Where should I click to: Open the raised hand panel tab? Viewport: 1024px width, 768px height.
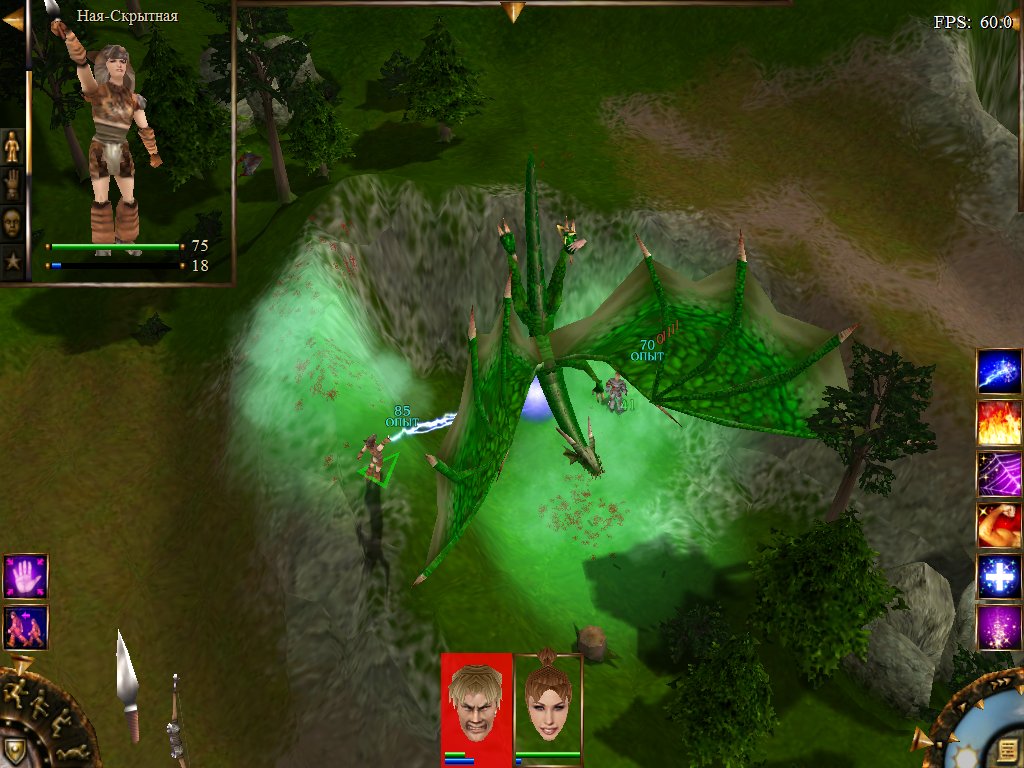(12, 184)
